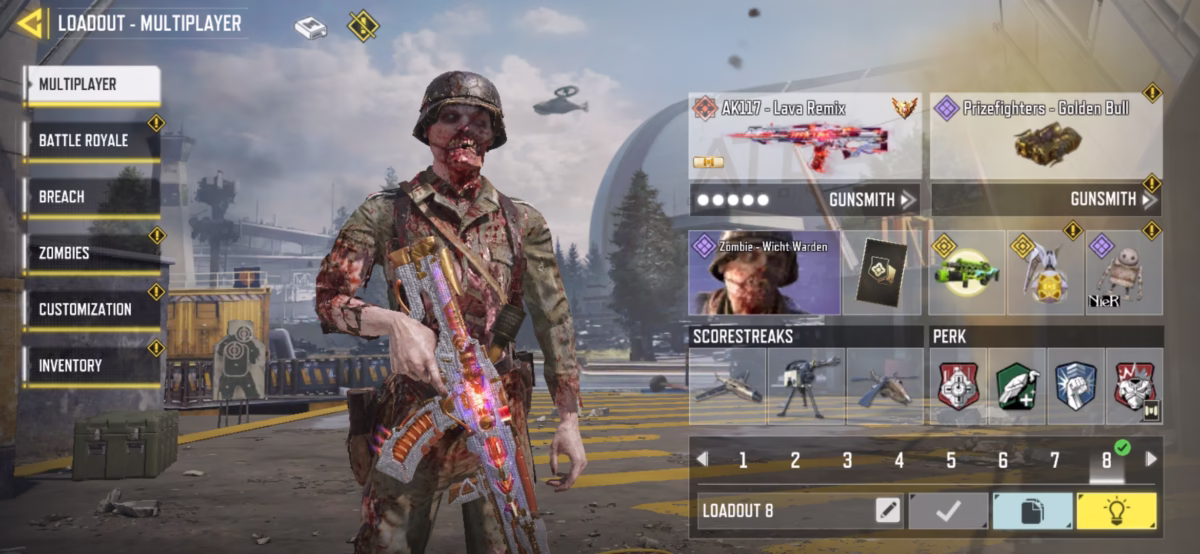Image resolution: width=1200 pixels, height=554 pixels.
Task: Select the red crosshair perk
Action: tap(958, 385)
